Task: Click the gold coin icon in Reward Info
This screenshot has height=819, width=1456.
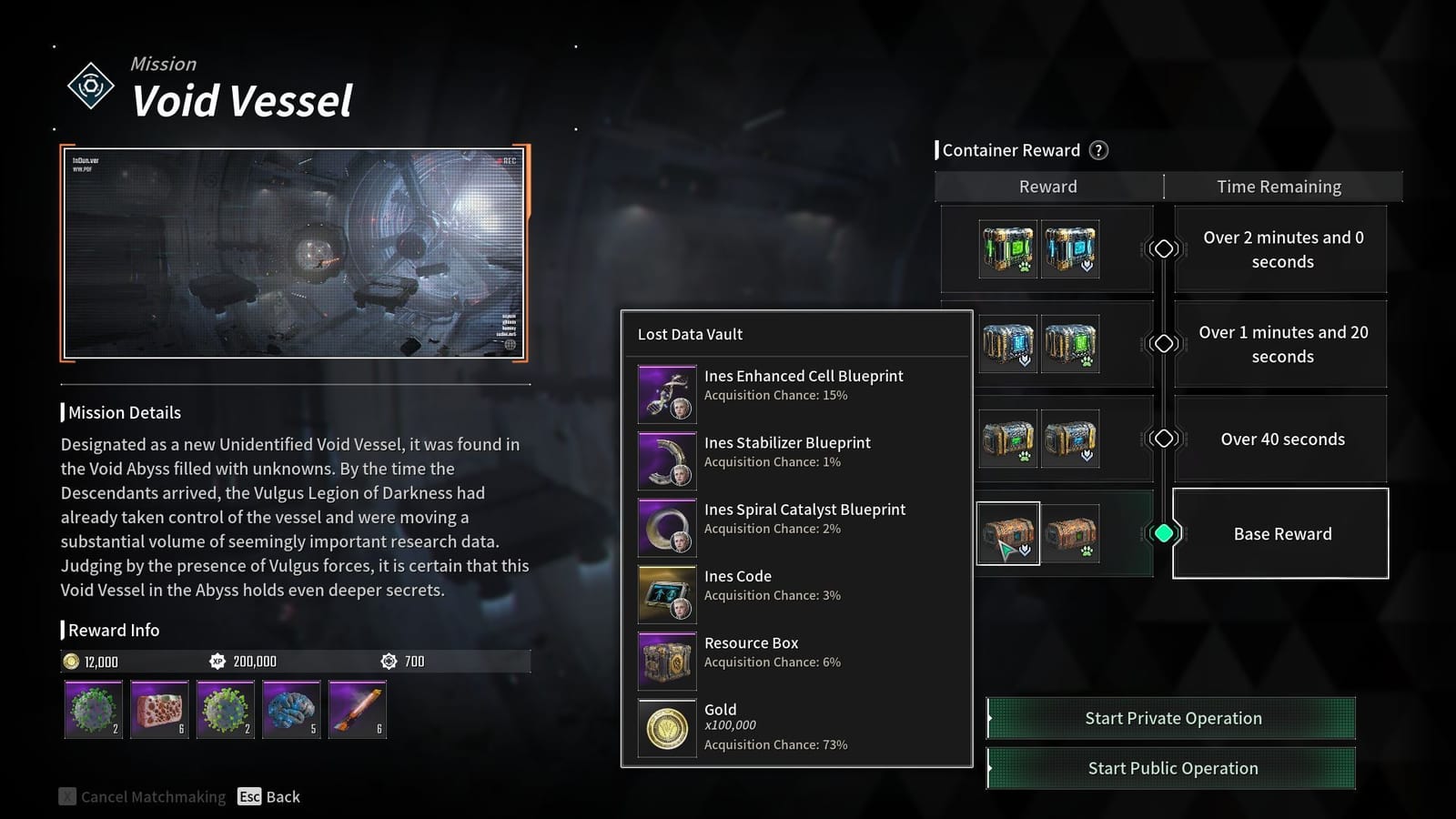Action: coord(73,662)
